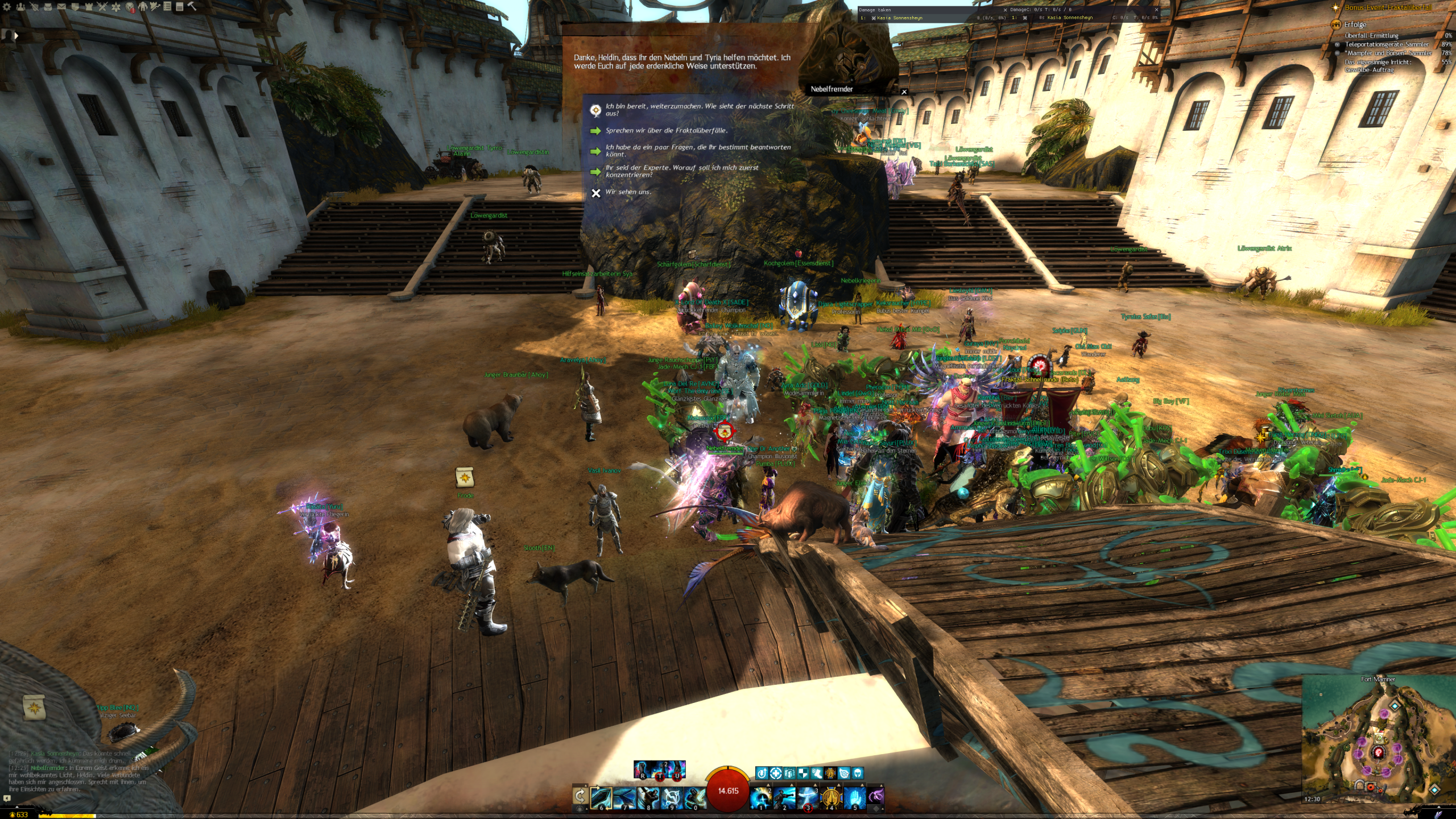
Task: Open the game options gear icon
Action: click(7, 7)
